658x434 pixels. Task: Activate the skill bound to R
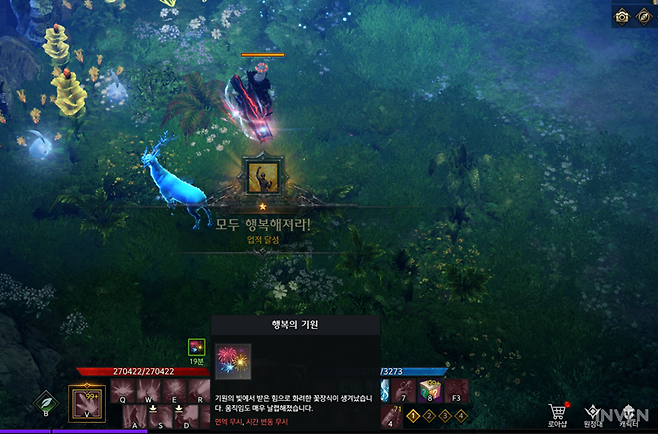tap(200, 390)
